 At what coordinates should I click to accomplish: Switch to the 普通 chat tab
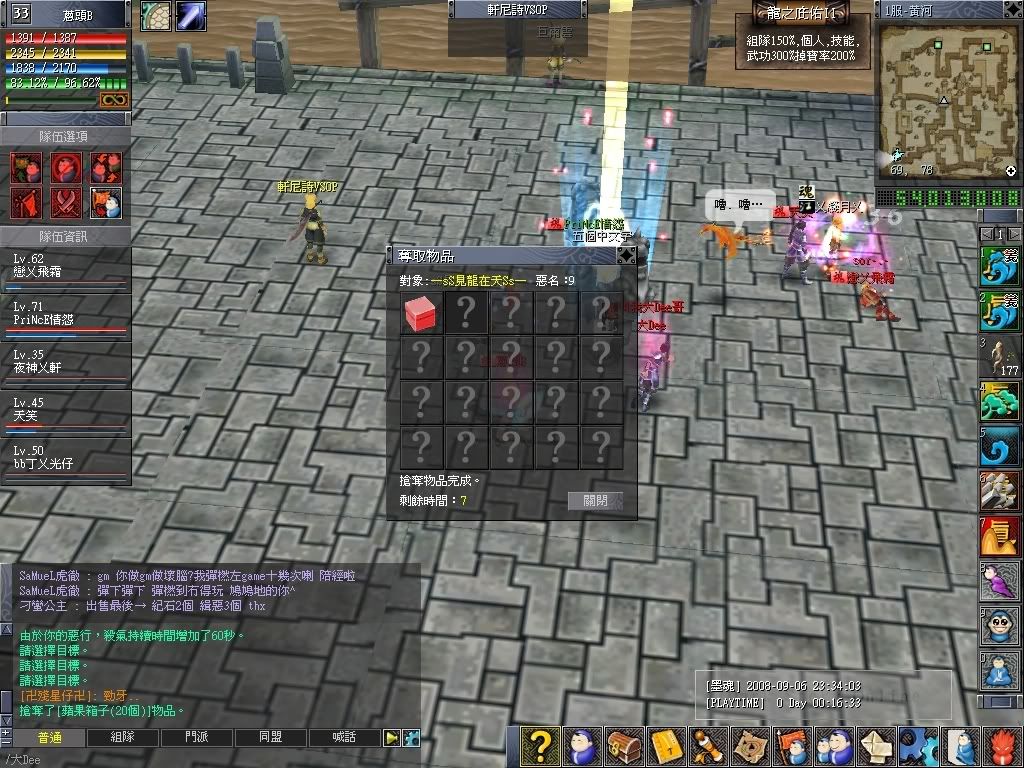(x=49, y=737)
